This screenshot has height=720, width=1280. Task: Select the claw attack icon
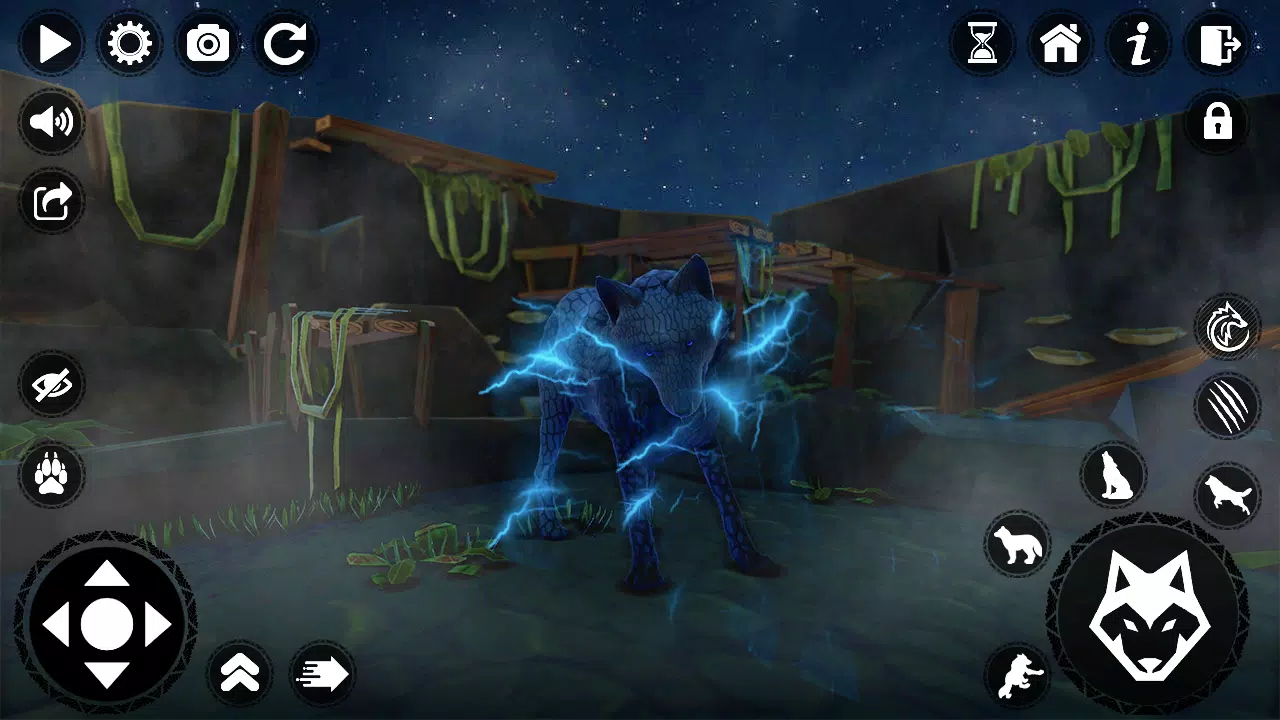(x=1229, y=405)
